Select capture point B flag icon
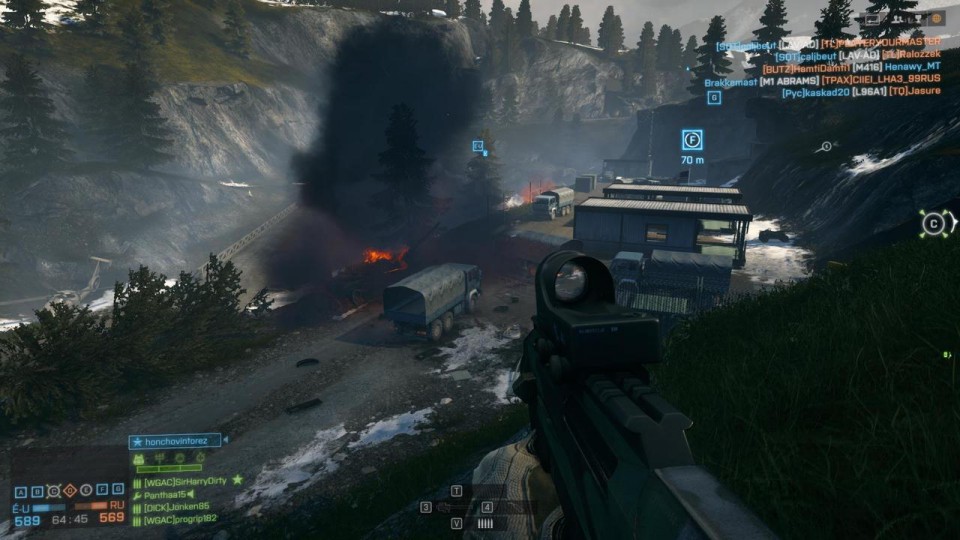 tap(37, 491)
